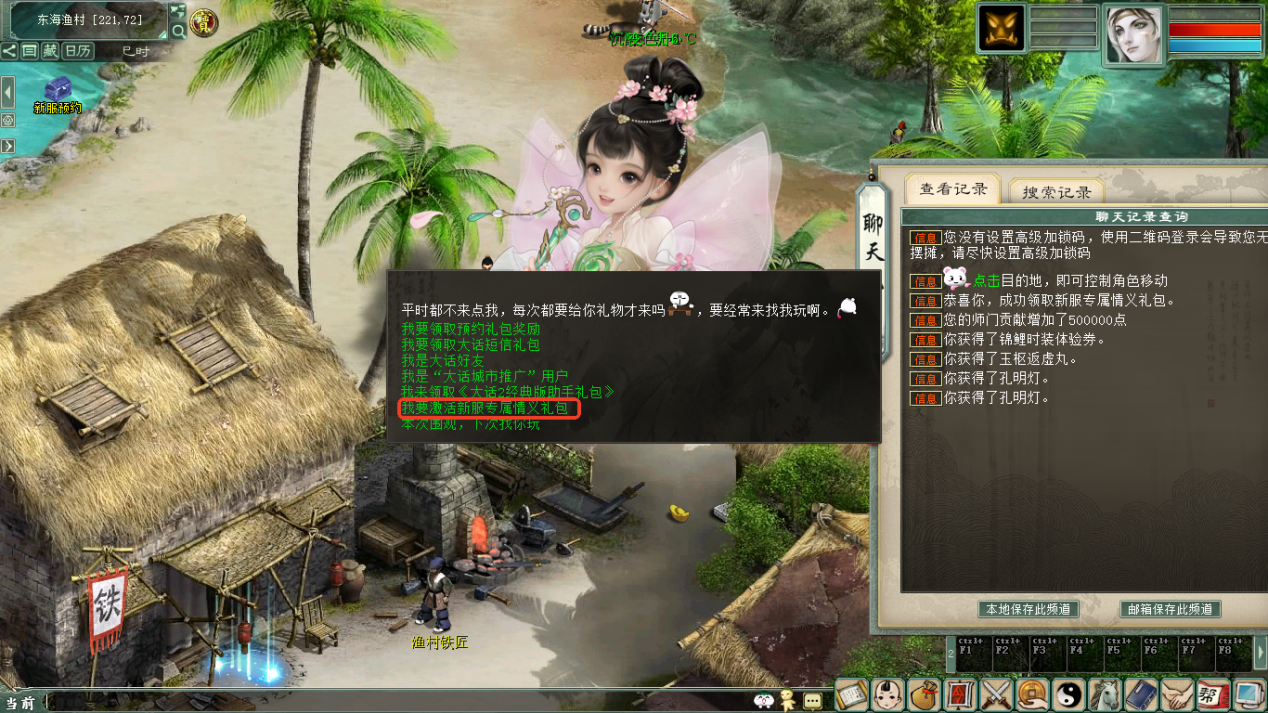
Task: Open the money bag inventory icon
Action: (x=924, y=694)
